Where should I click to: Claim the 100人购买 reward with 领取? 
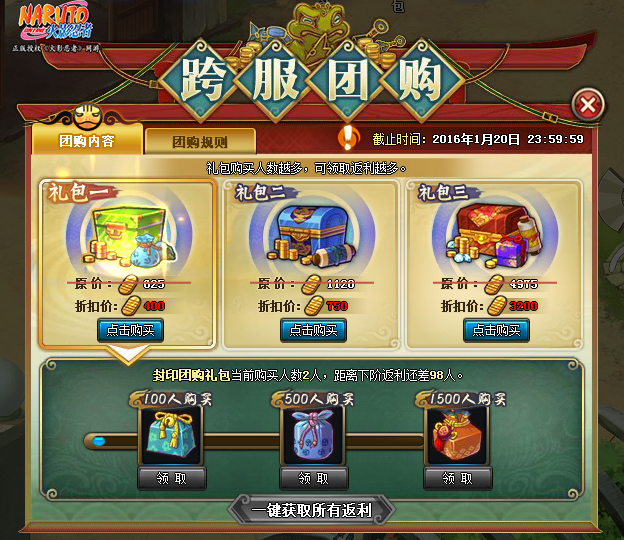(x=172, y=479)
